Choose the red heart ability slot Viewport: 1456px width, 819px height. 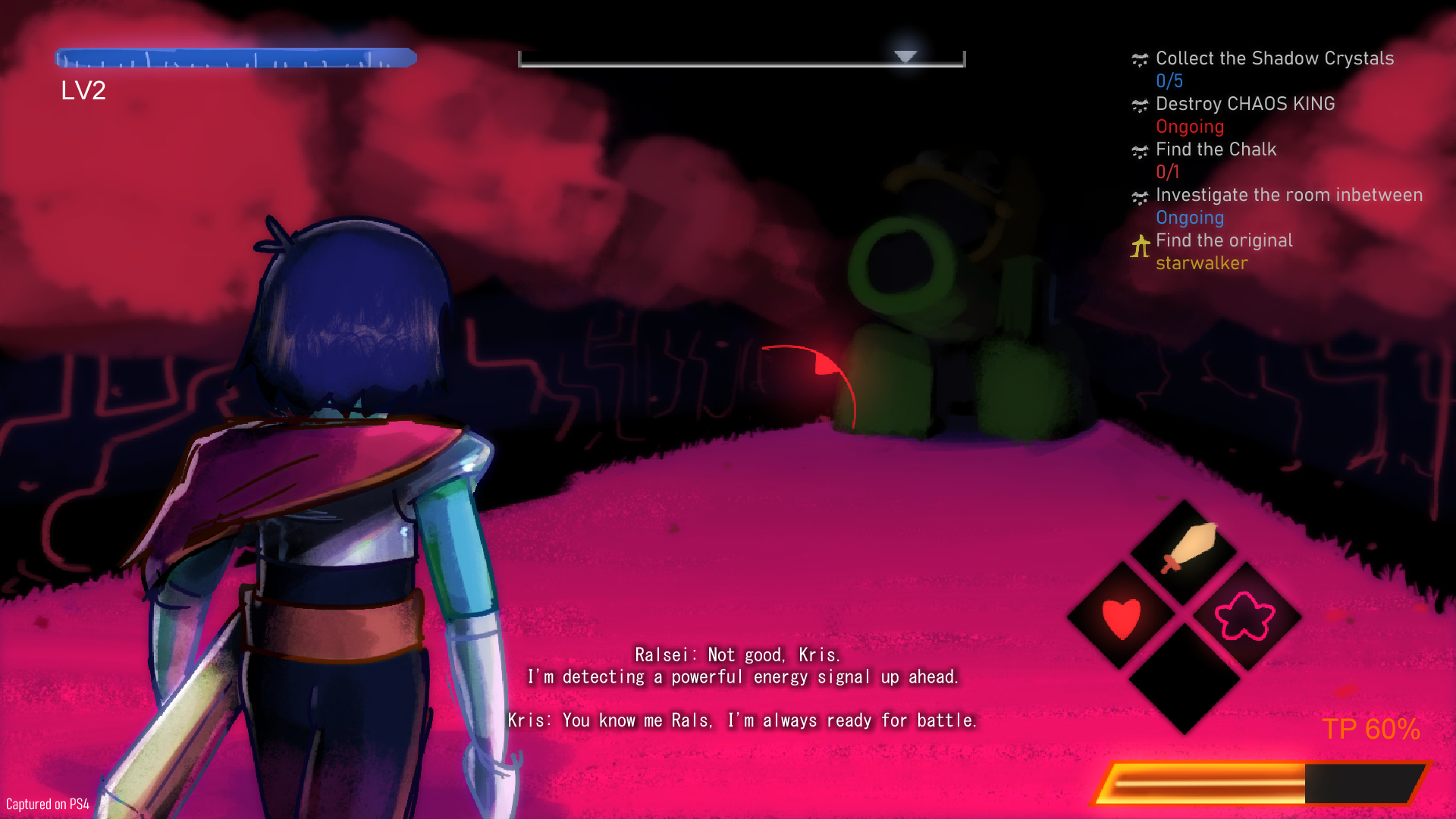click(x=1122, y=617)
